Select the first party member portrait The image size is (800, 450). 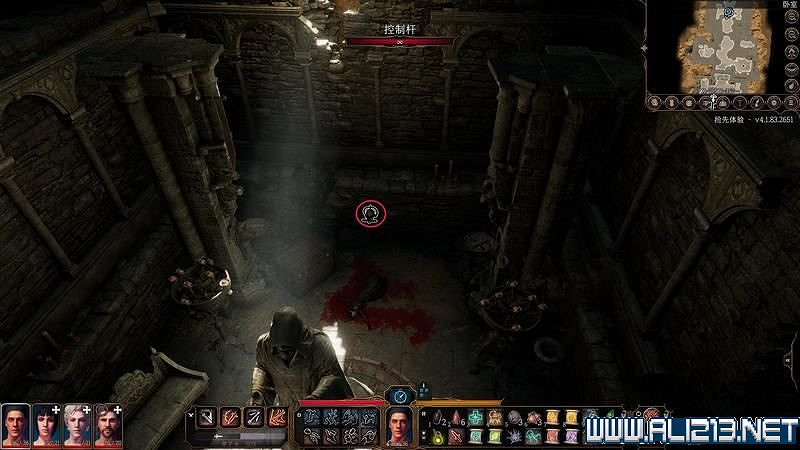coord(15,425)
